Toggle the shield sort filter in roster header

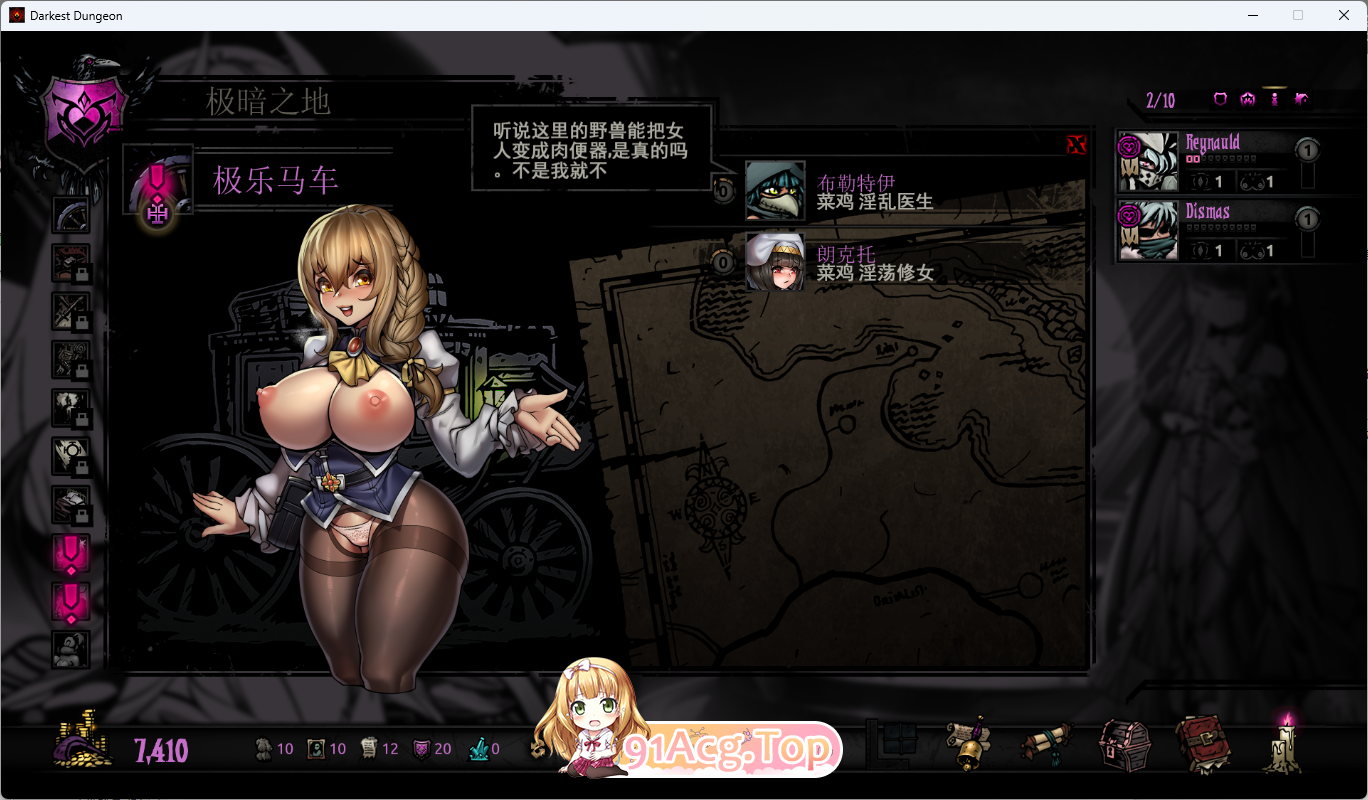(x=1221, y=99)
